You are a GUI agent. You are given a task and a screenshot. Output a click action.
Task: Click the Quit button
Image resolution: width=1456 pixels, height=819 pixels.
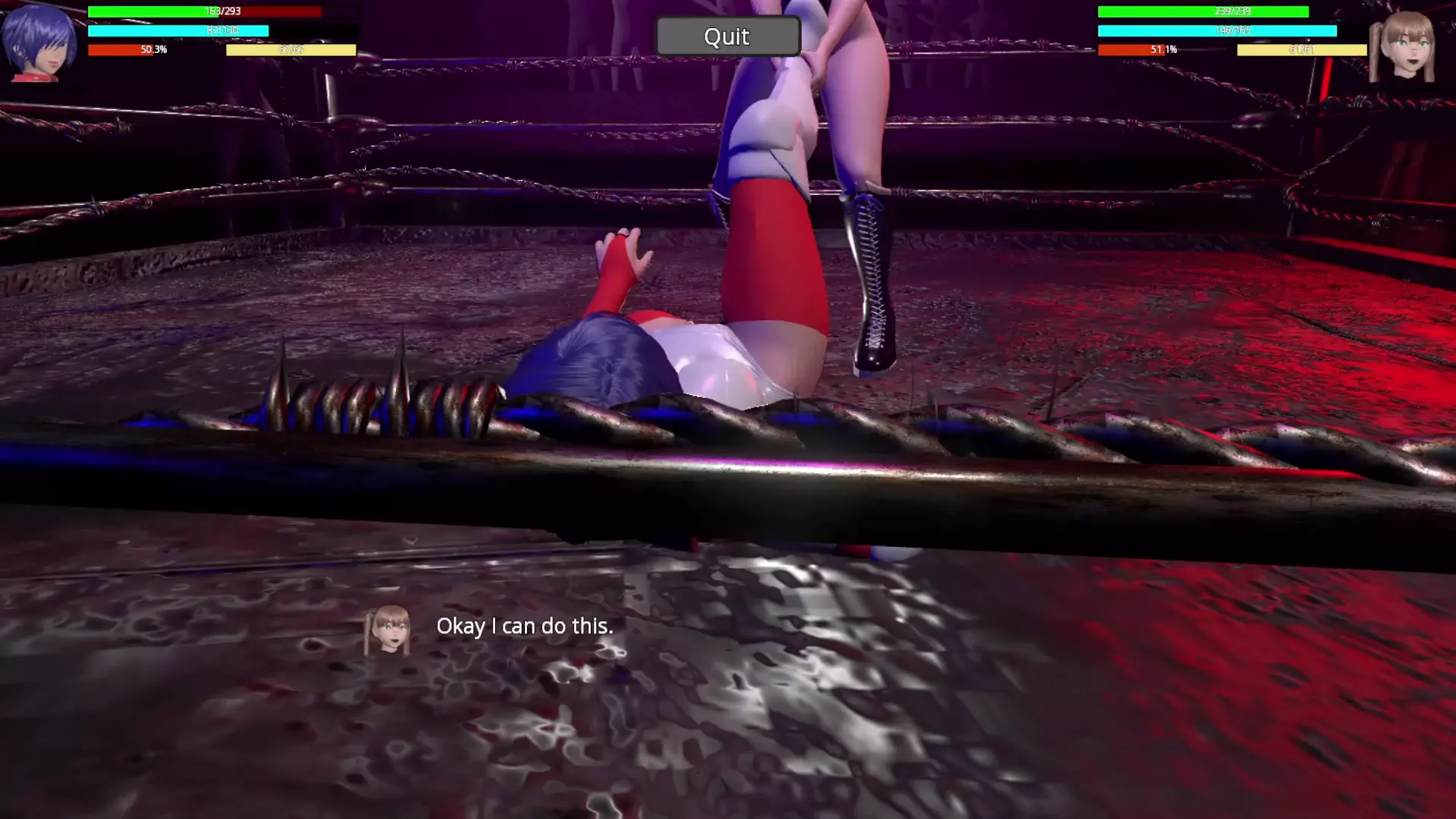tap(727, 36)
